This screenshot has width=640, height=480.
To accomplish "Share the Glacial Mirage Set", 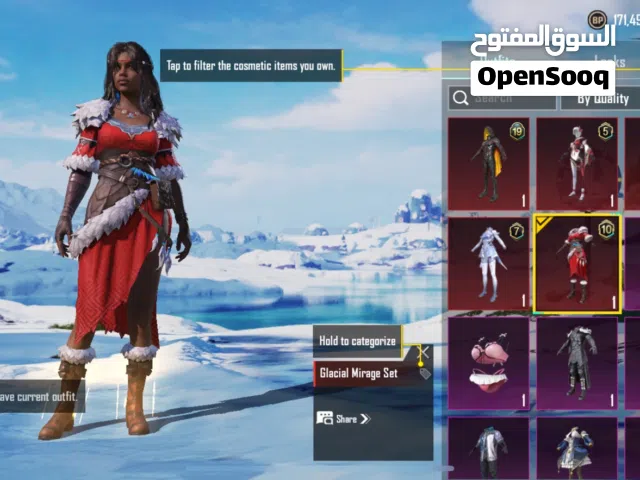I will 344,418.
